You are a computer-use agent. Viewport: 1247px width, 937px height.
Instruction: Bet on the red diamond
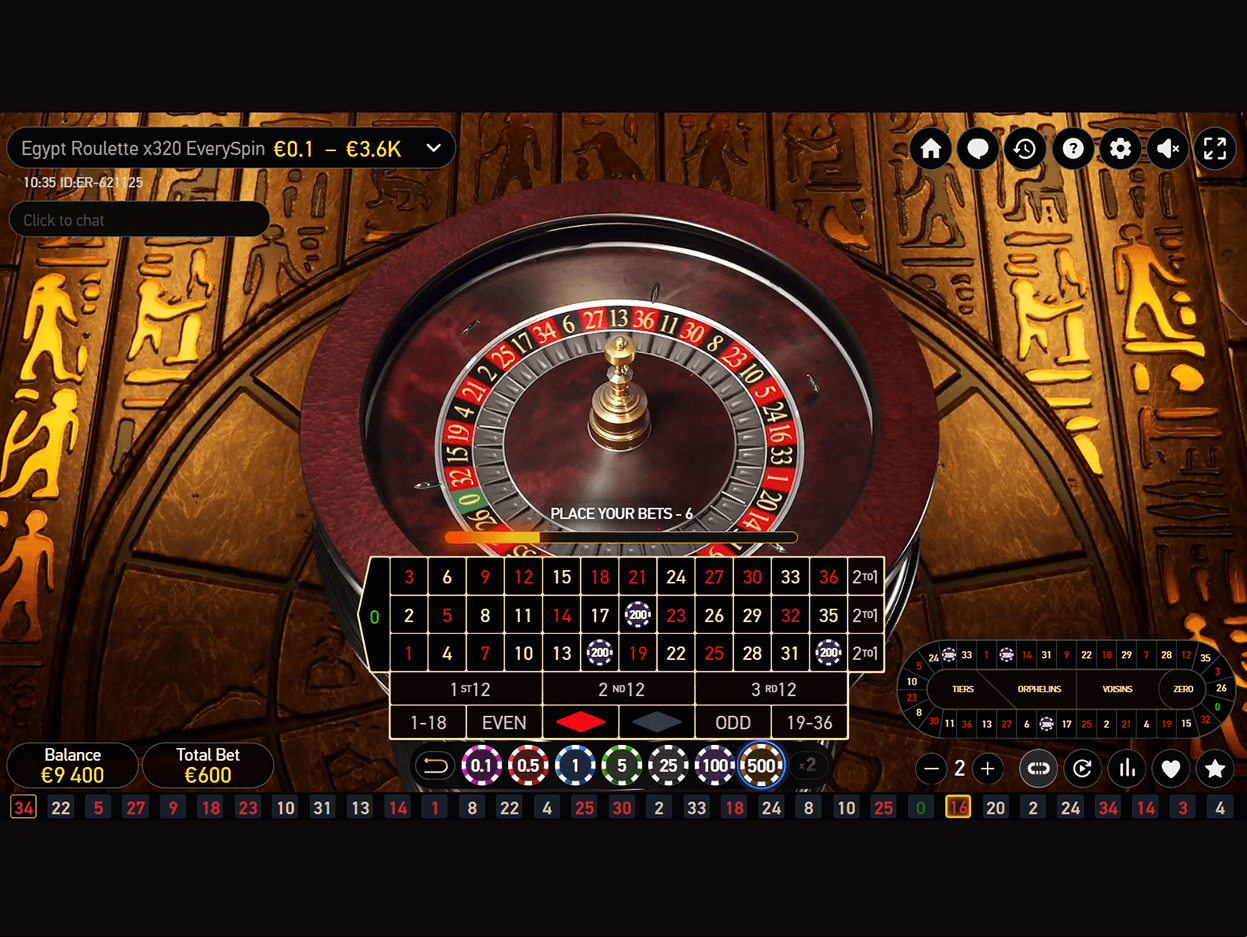point(581,722)
